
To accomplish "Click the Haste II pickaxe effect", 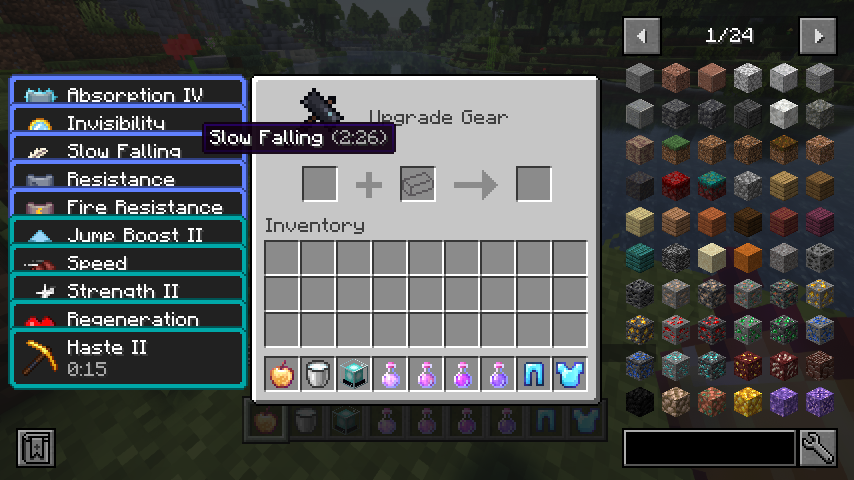I will [x=128, y=358].
